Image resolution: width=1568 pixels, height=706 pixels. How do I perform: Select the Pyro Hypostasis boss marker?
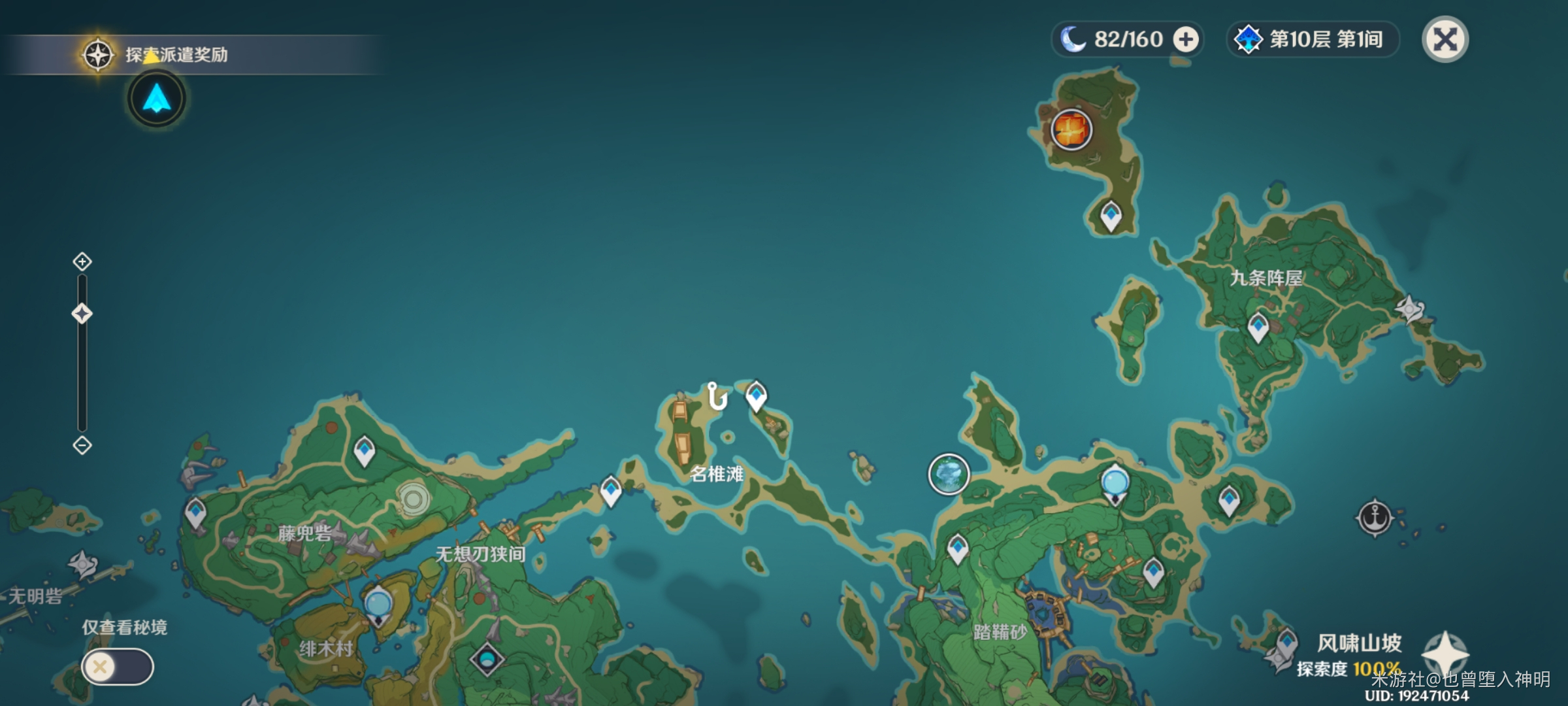point(1071,129)
